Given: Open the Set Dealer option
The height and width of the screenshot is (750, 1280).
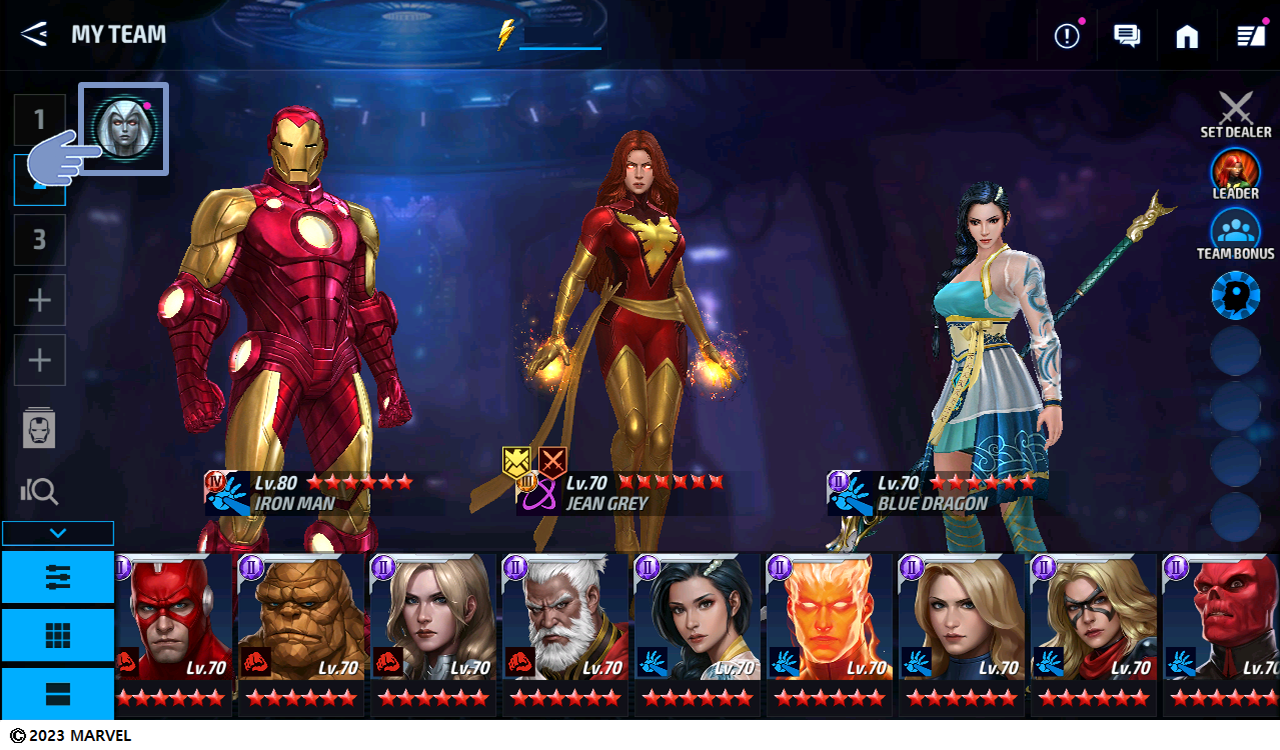Looking at the screenshot, I should tap(1236, 115).
